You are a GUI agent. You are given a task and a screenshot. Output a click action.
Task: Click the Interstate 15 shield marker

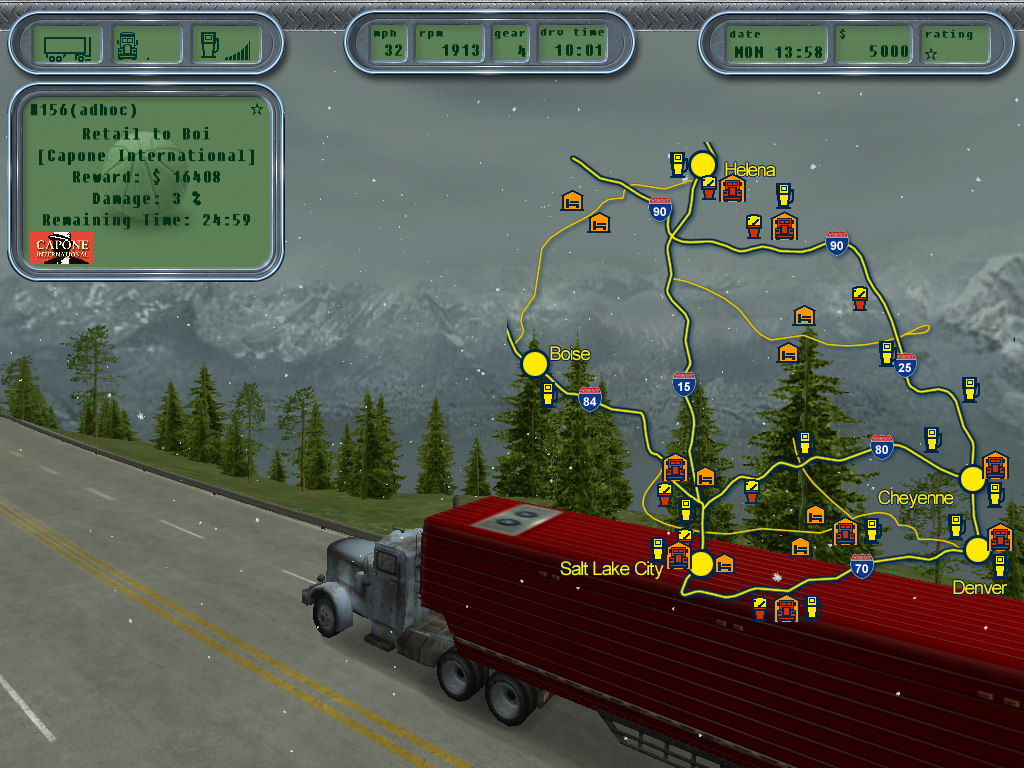click(x=684, y=384)
